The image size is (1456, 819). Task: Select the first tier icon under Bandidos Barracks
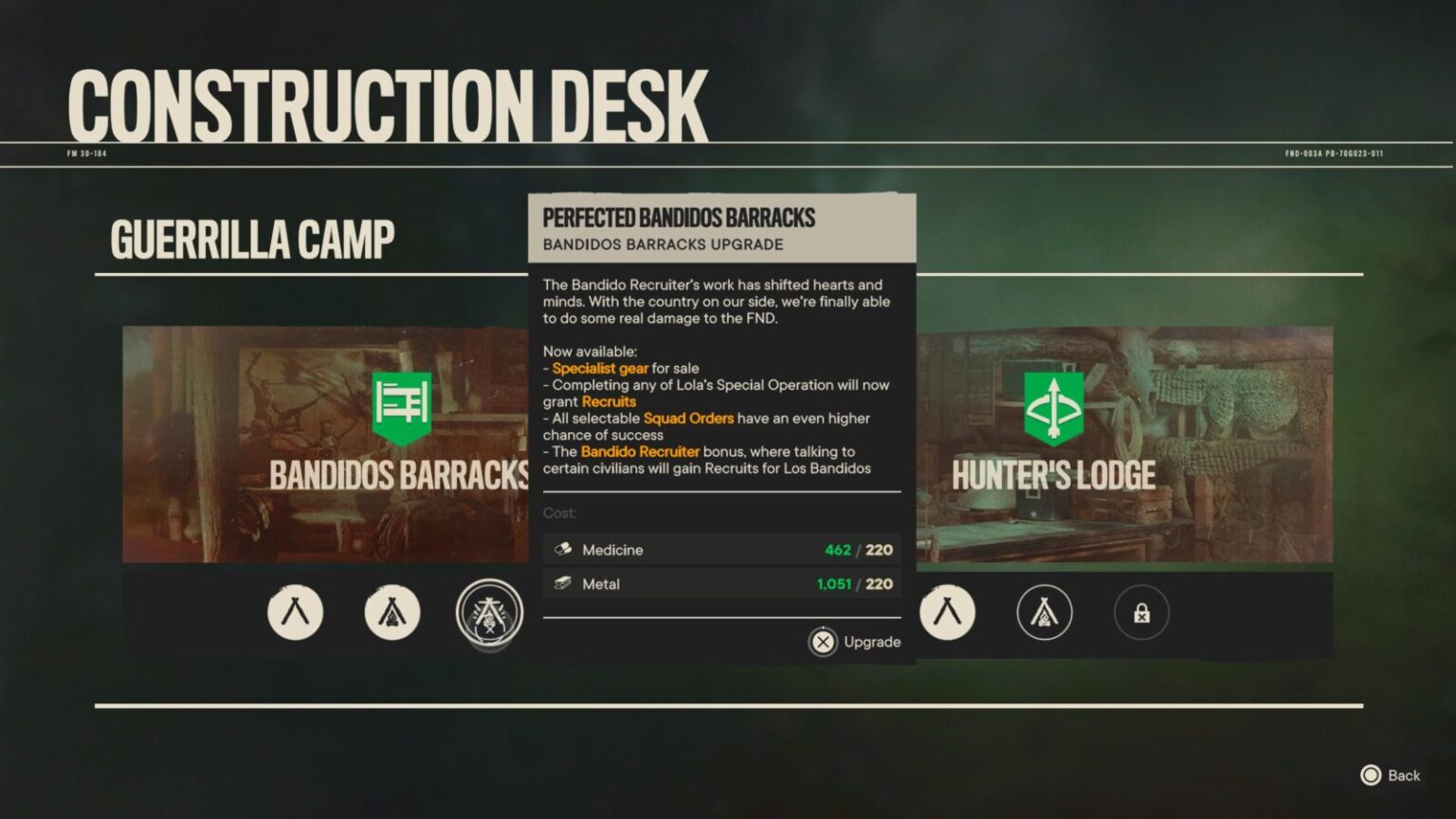[295, 612]
